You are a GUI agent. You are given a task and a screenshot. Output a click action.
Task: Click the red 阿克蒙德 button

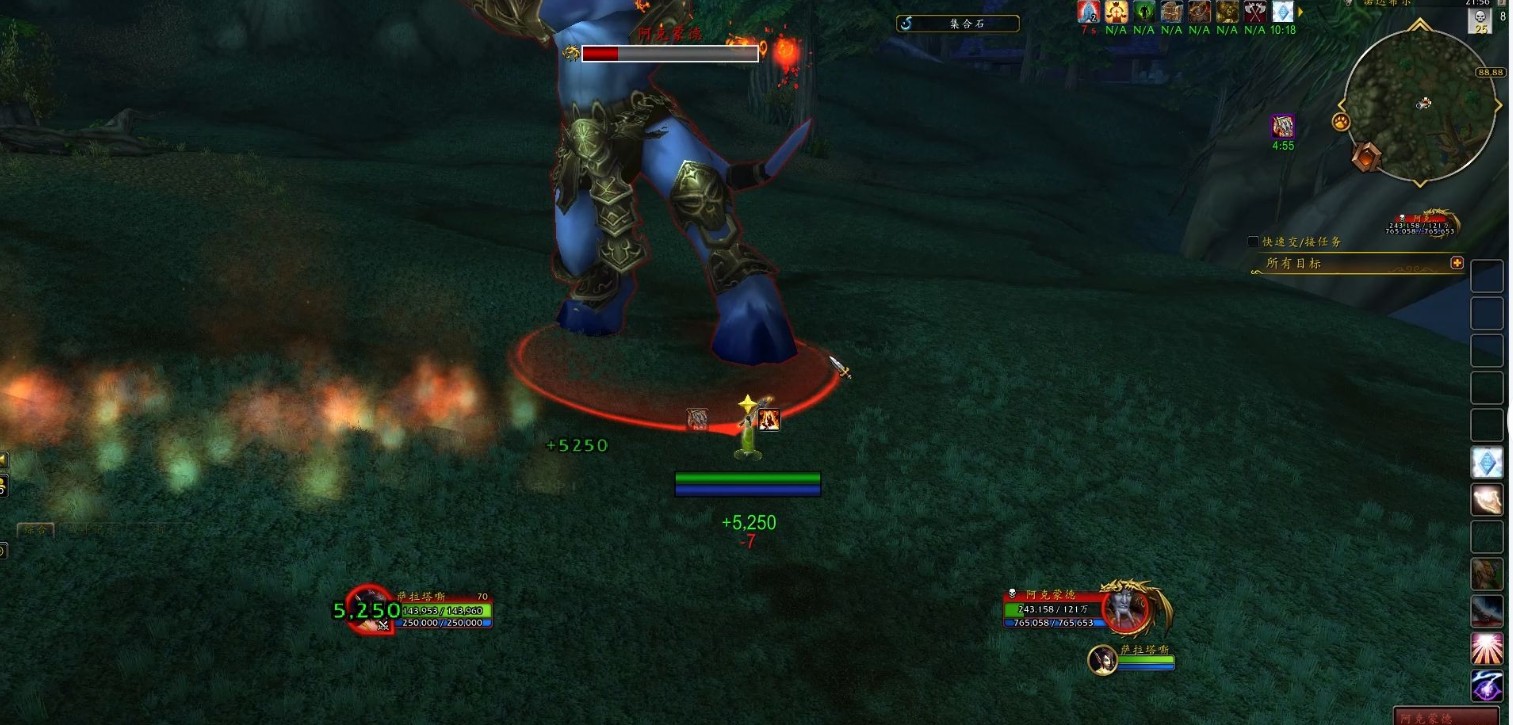1447,717
